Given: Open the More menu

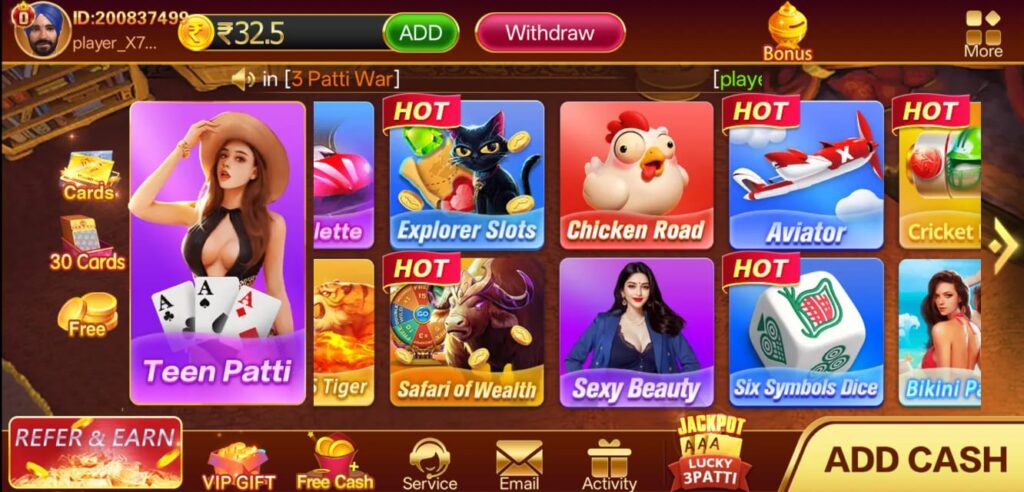Looking at the screenshot, I should pyautogui.click(x=983, y=32).
